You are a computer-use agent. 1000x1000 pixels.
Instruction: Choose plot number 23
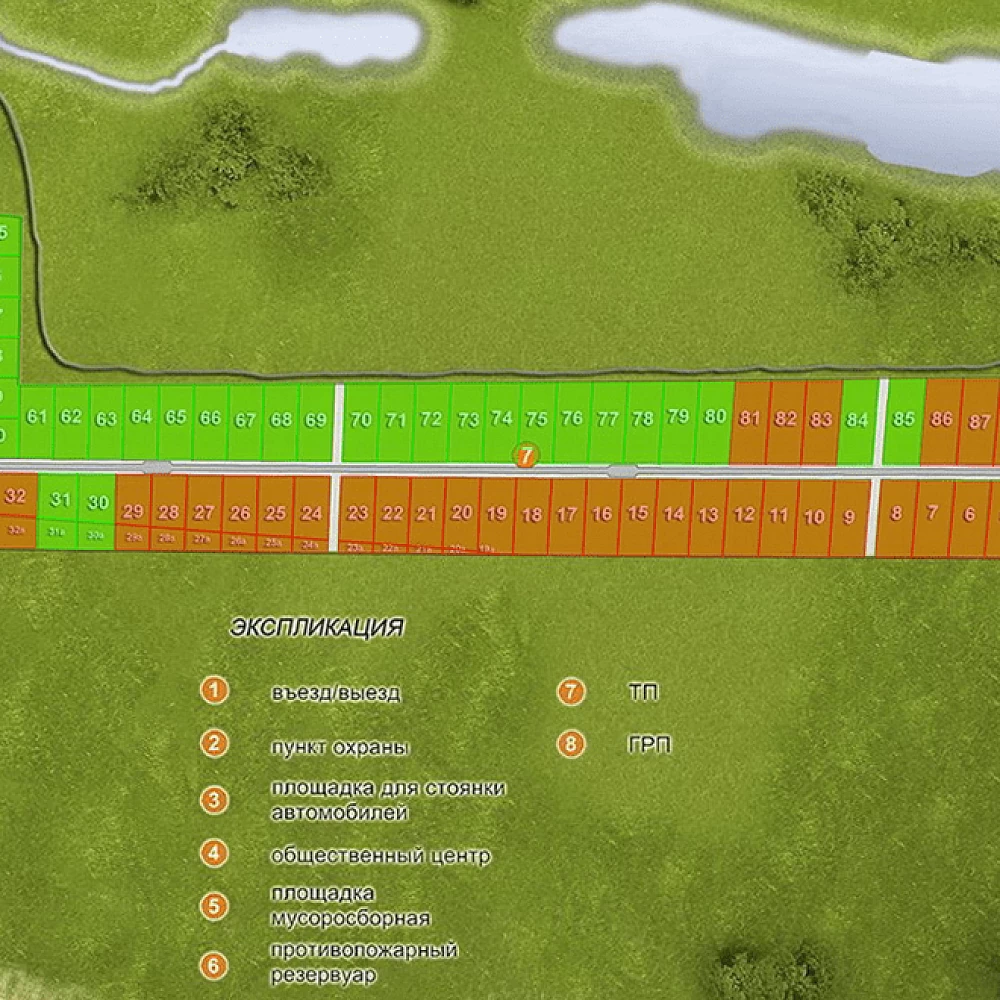pos(357,513)
